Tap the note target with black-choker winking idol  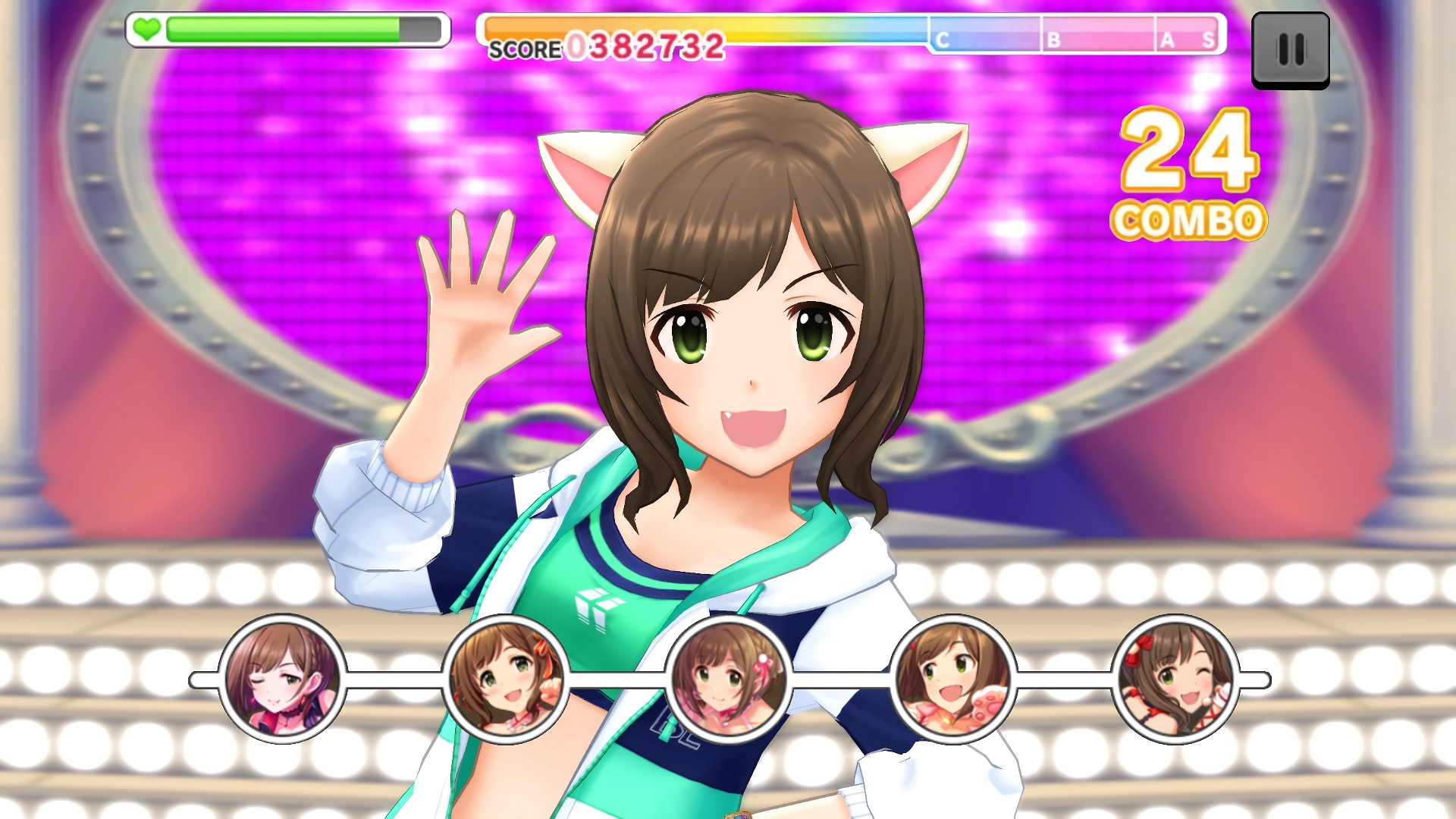click(x=282, y=679)
